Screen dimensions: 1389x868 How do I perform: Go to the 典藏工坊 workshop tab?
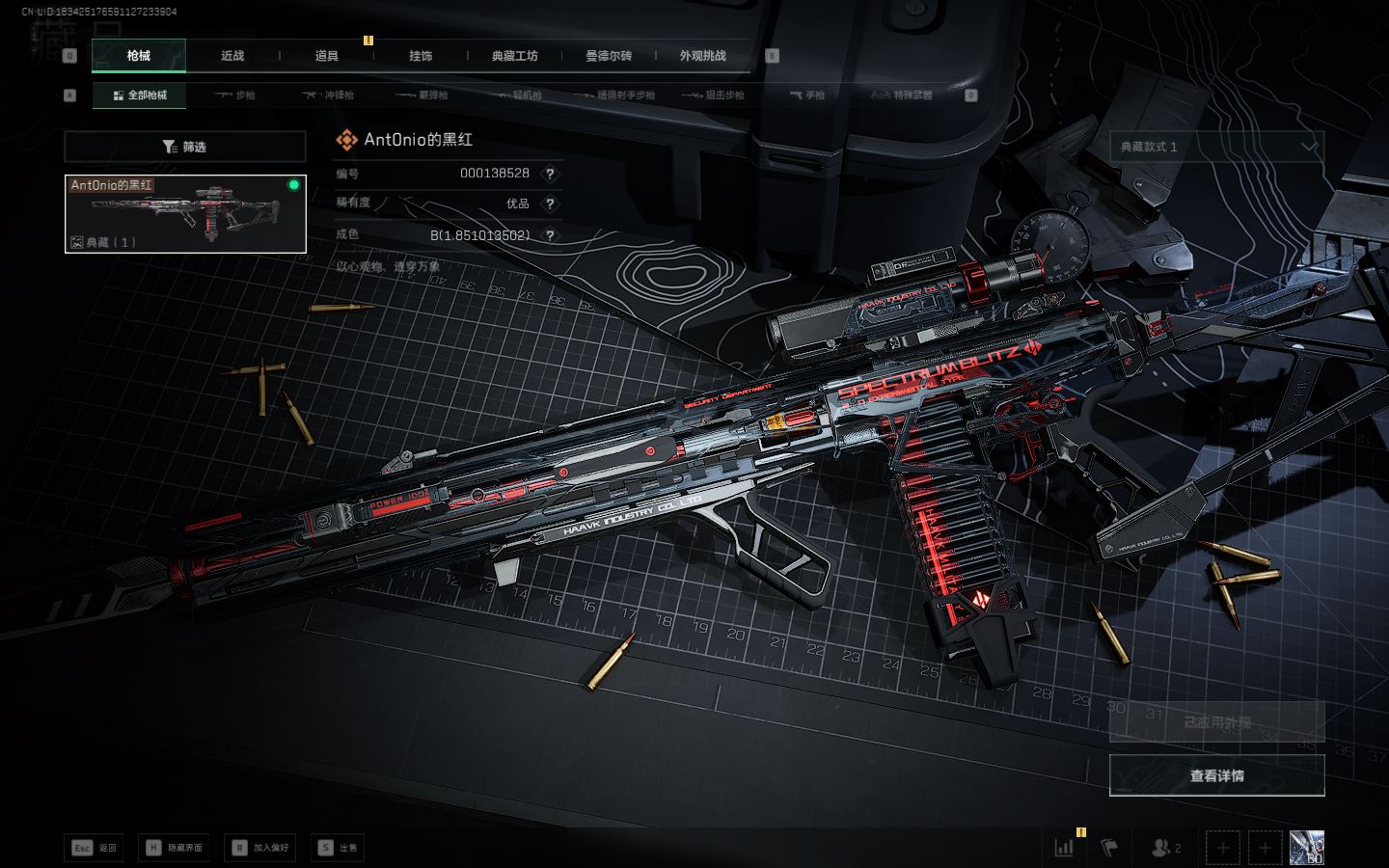pos(515,56)
